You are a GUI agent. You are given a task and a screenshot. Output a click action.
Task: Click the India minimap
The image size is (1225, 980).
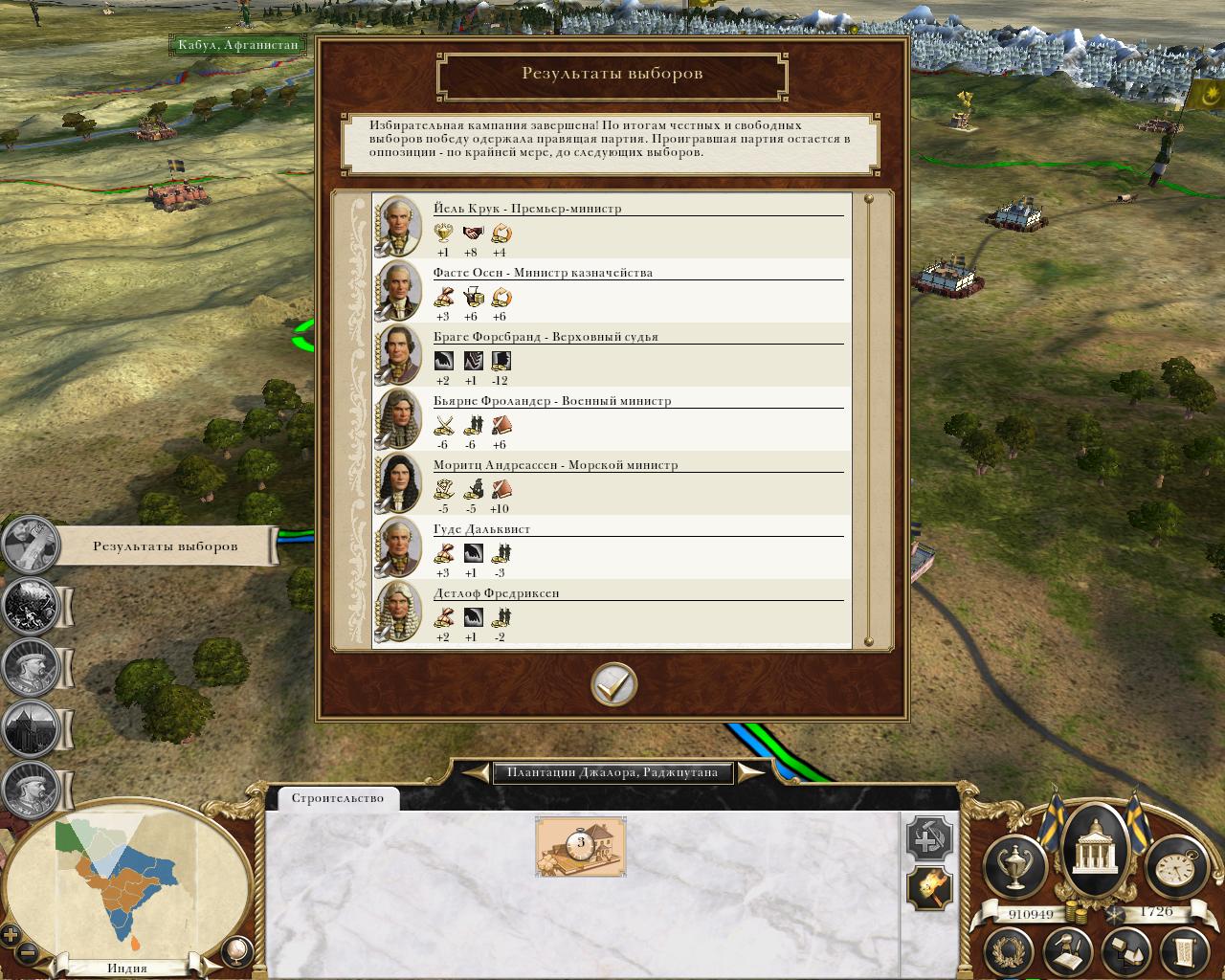tap(124, 880)
